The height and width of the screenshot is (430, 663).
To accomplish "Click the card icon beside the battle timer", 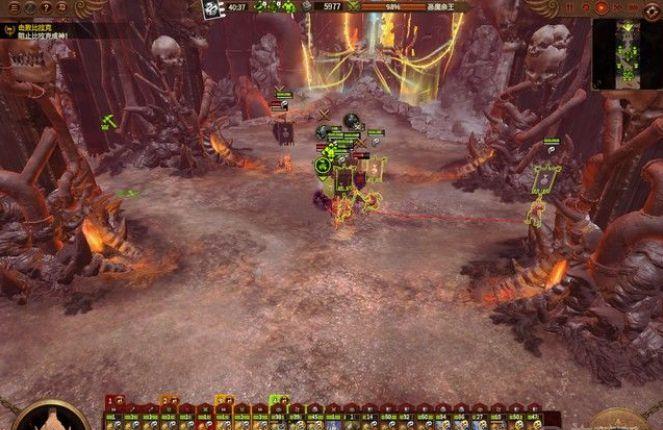I will point(213,9).
